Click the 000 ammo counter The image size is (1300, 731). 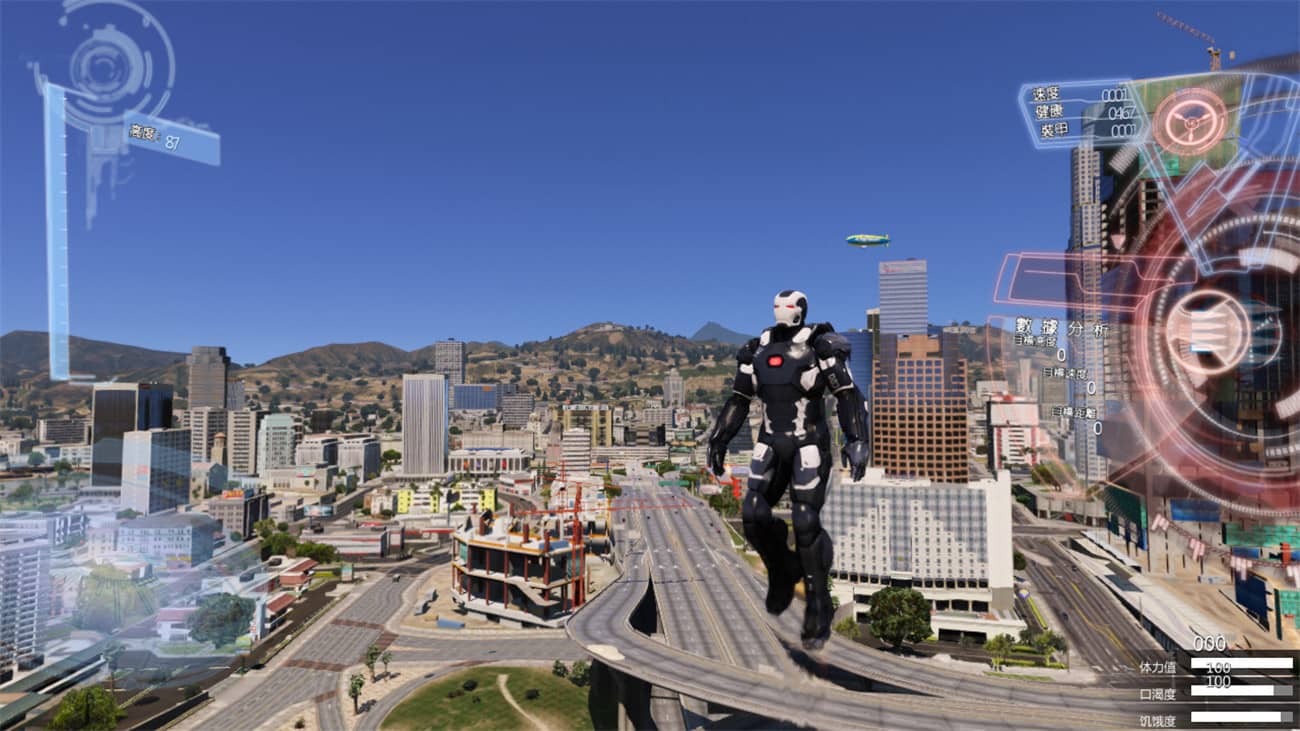click(x=1209, y=641)
